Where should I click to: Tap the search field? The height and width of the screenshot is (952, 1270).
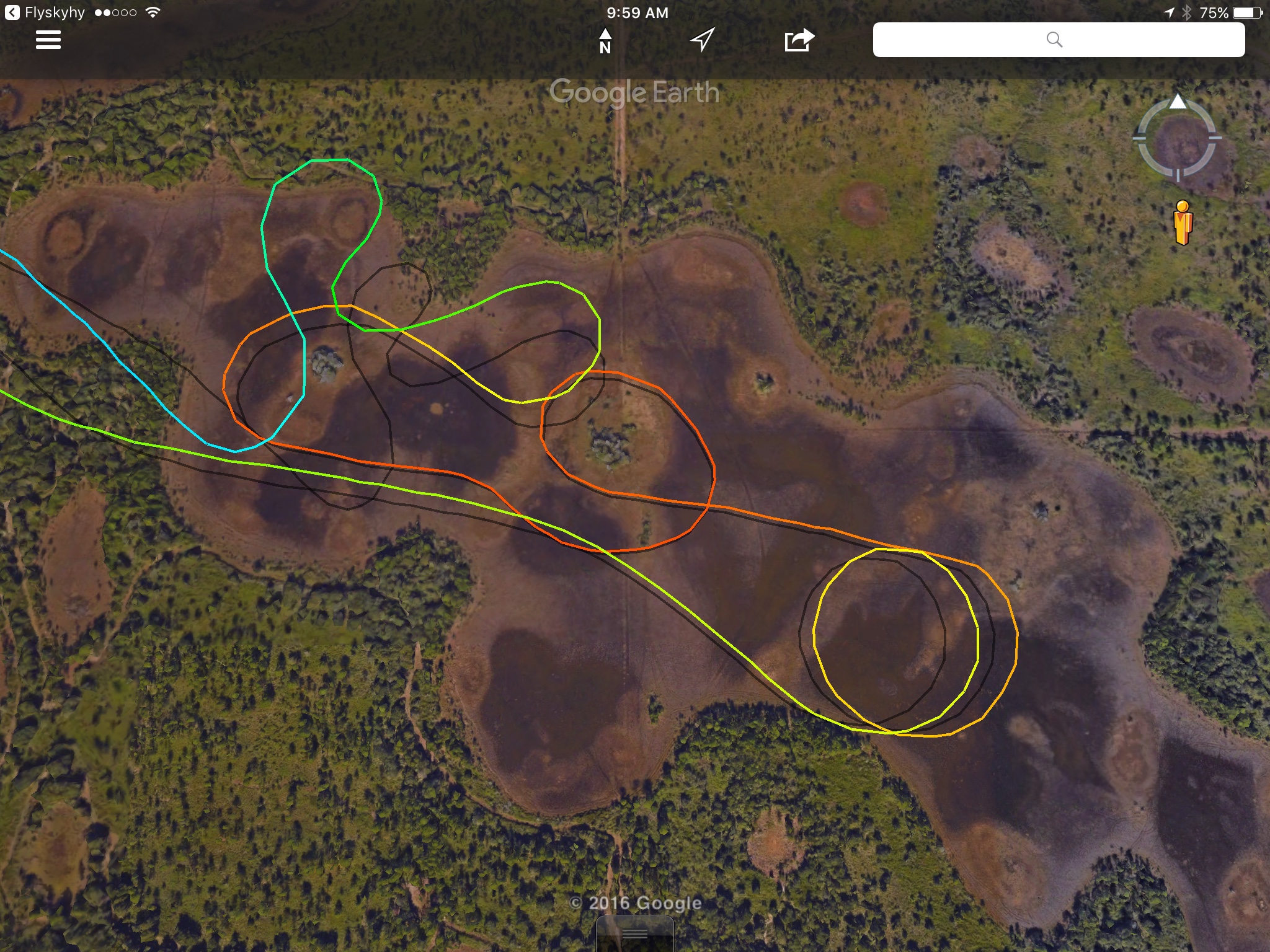[x=1058, y=40]
